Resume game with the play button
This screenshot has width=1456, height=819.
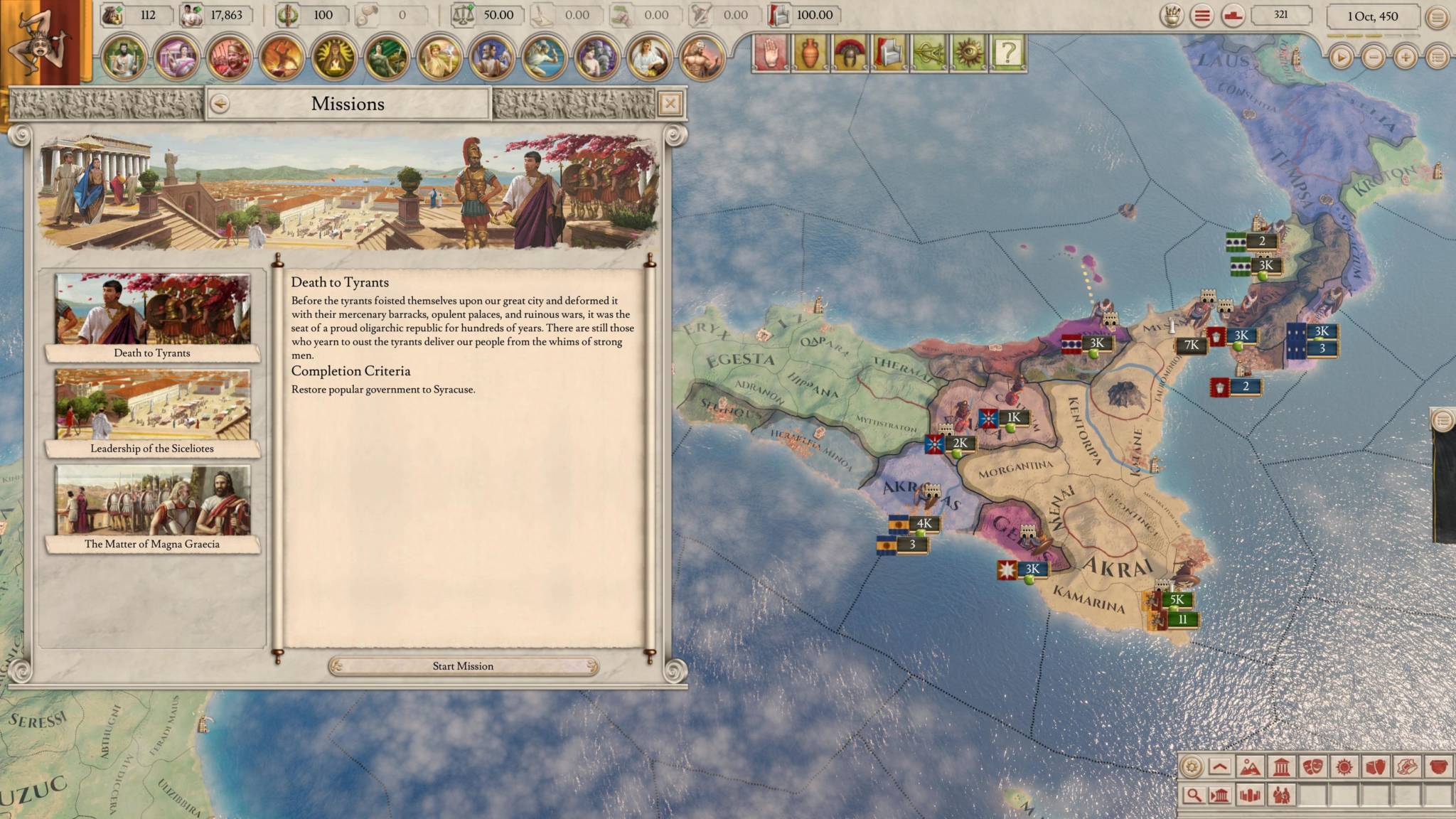tap(1341, 57)
